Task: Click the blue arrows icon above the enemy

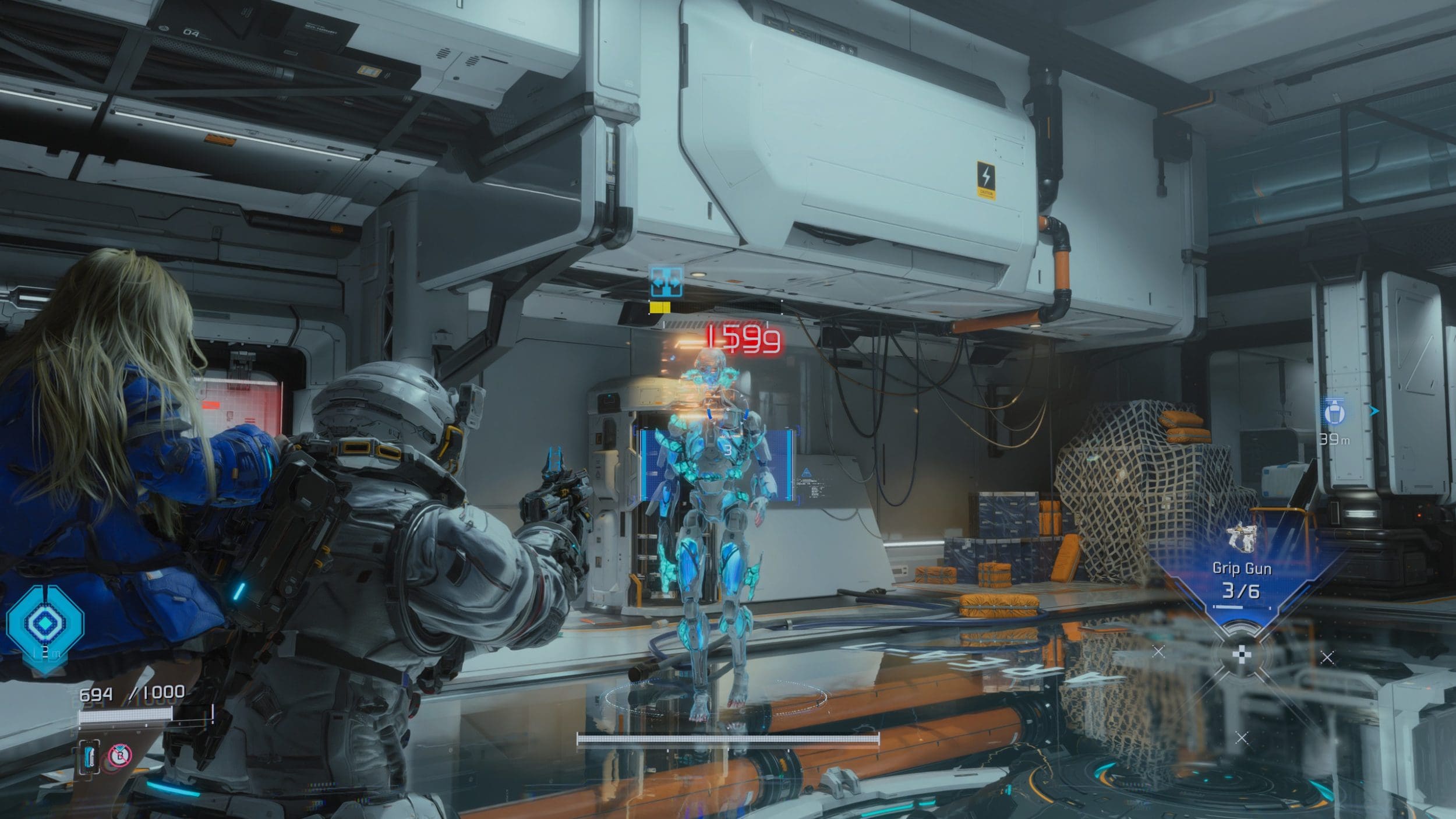Action: [x=666, y=282]
